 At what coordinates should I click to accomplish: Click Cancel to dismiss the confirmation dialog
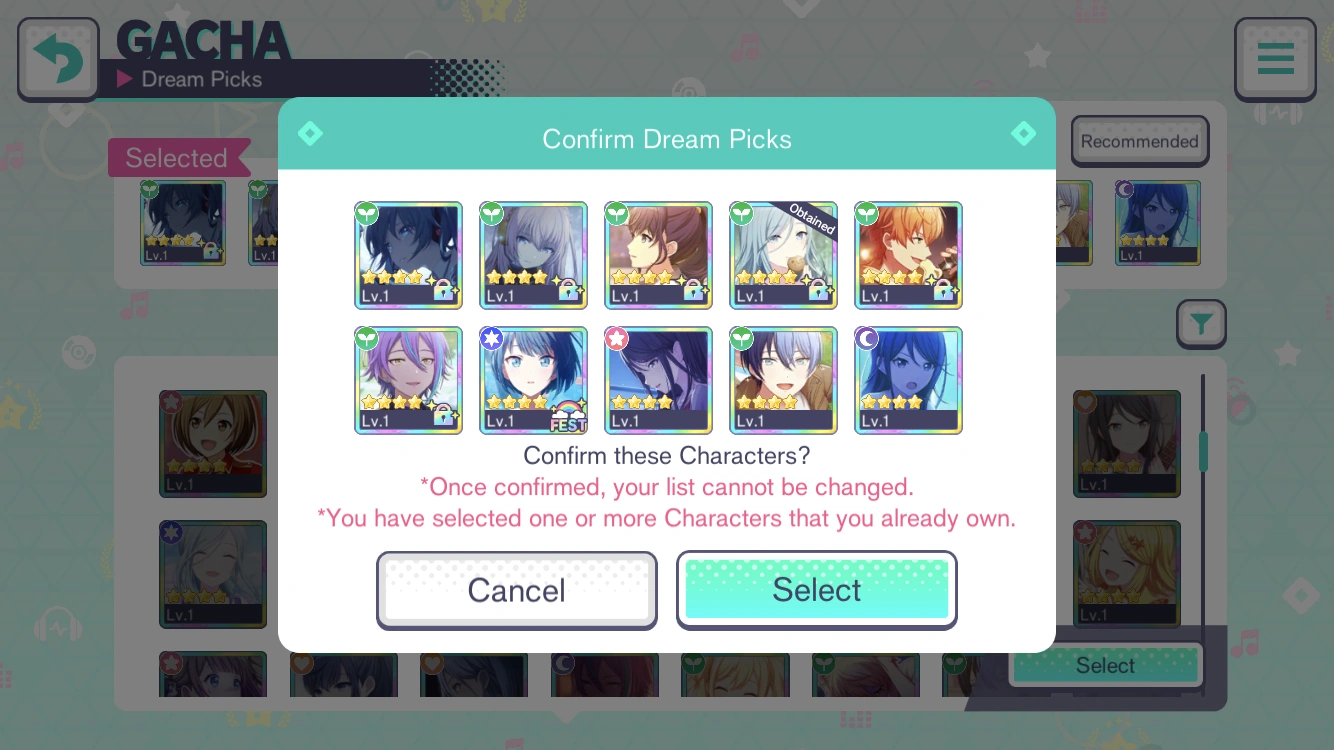point(516,590)
